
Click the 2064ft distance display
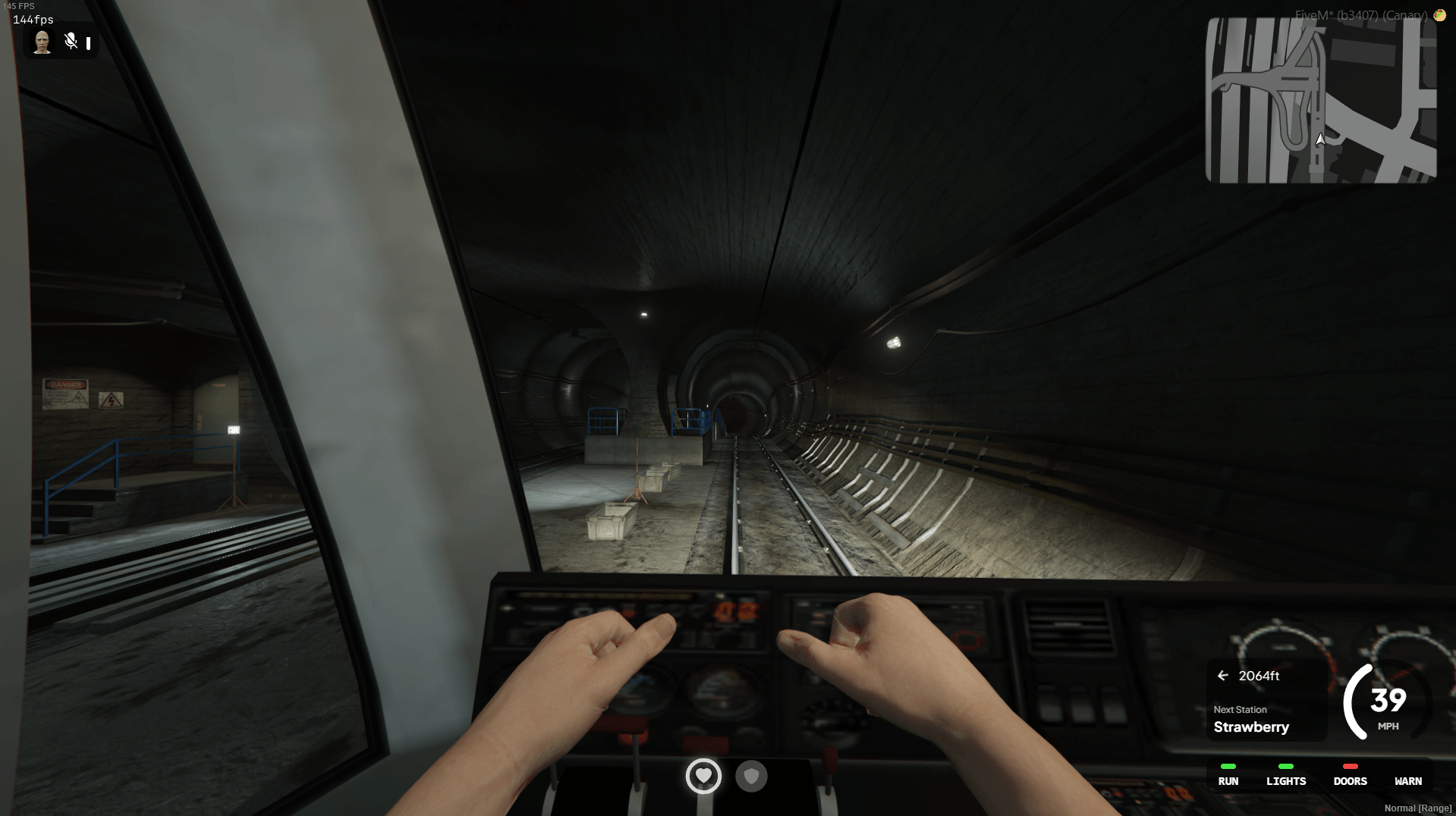coord(1259,676)
